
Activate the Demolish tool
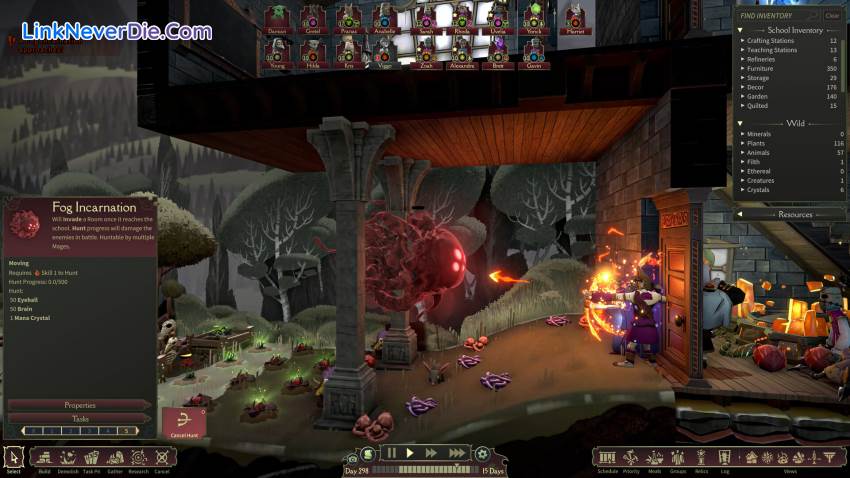tap(68, 458)
